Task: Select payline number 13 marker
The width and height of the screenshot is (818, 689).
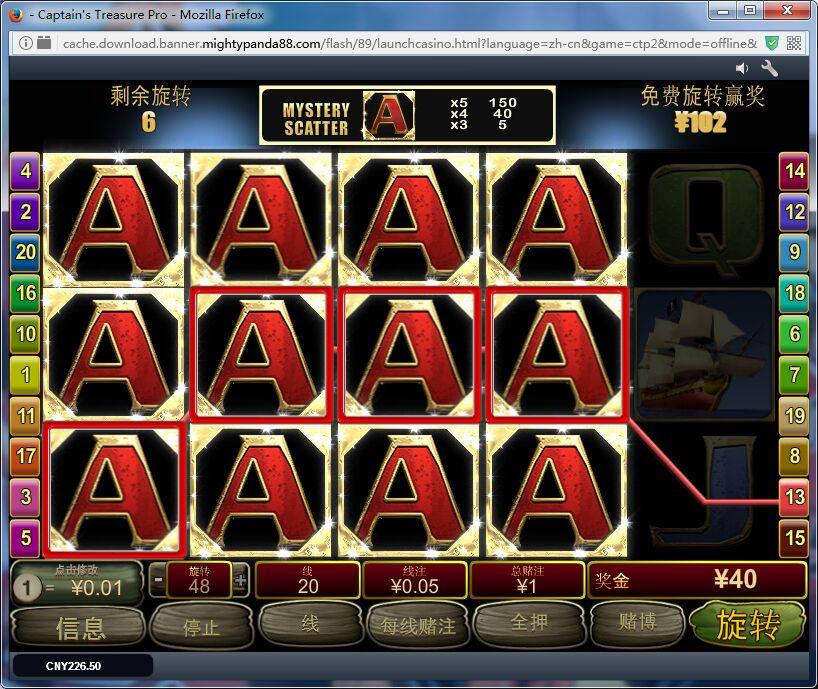Action: 794,497
